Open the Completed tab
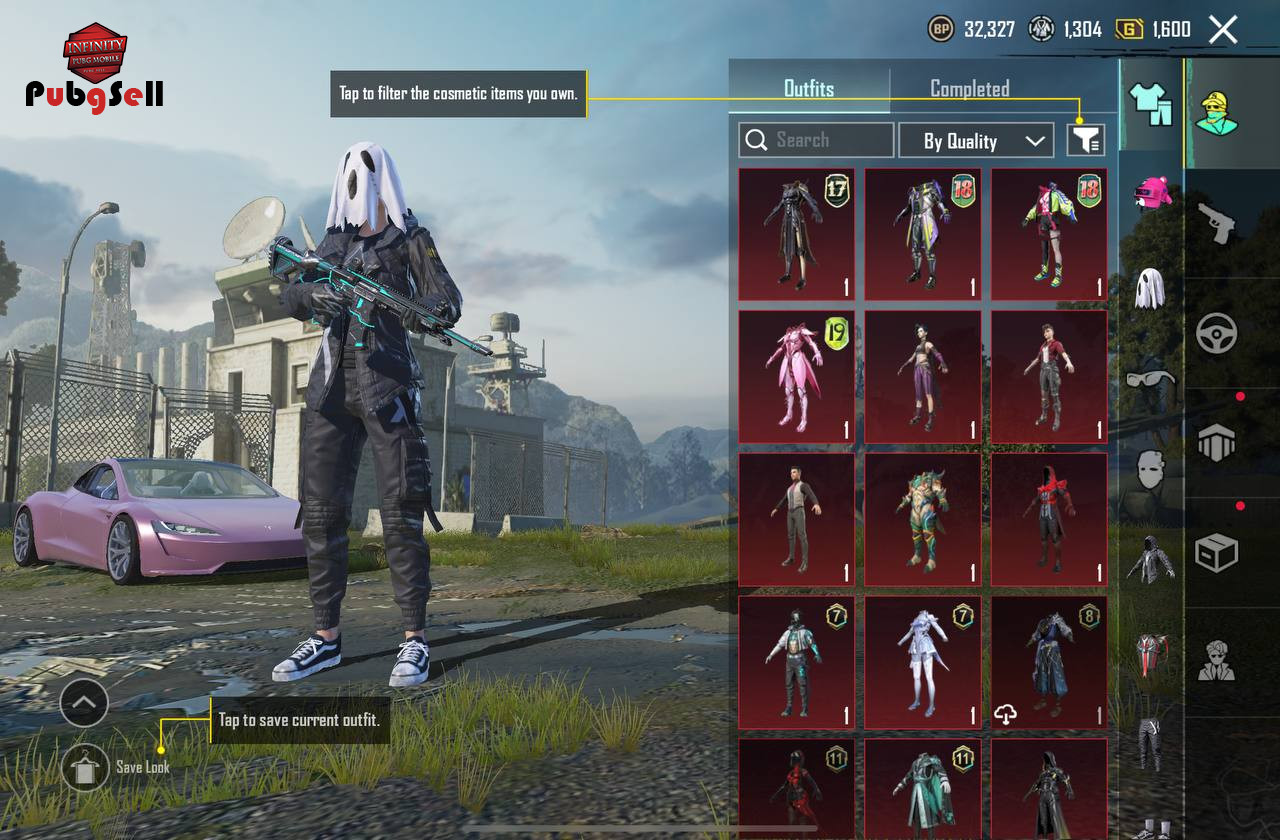The width and height of the screenshot is (1280, 840). coord(969,88)
